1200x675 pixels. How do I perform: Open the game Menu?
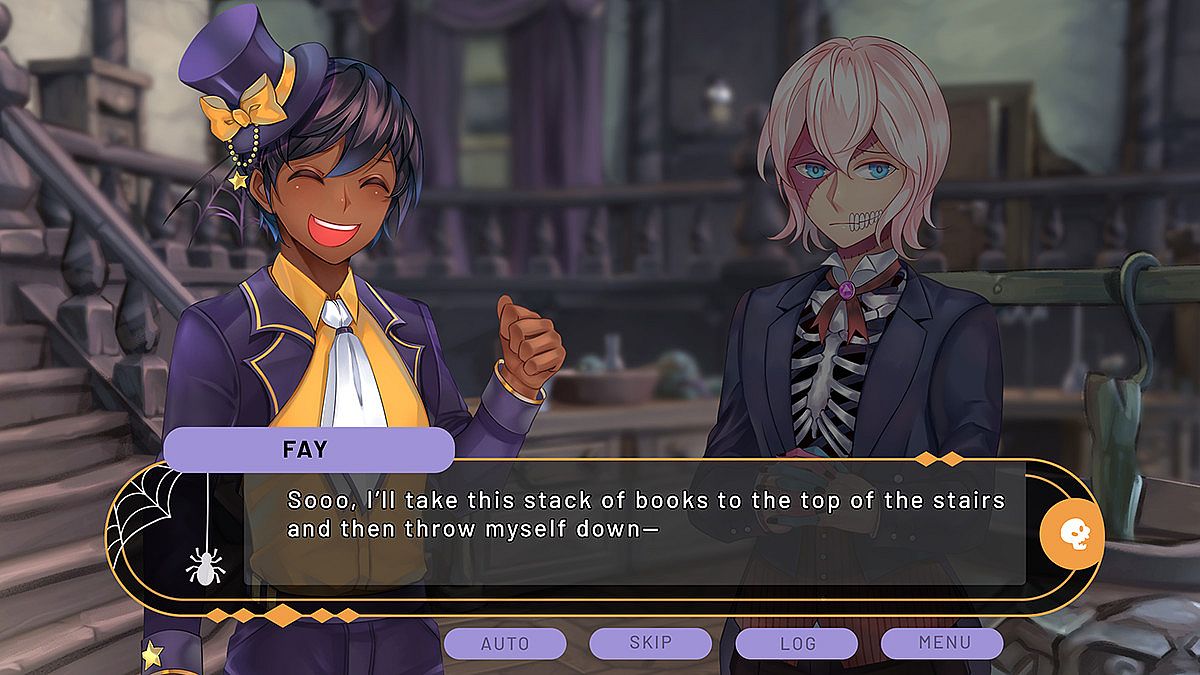coord(941,643)
